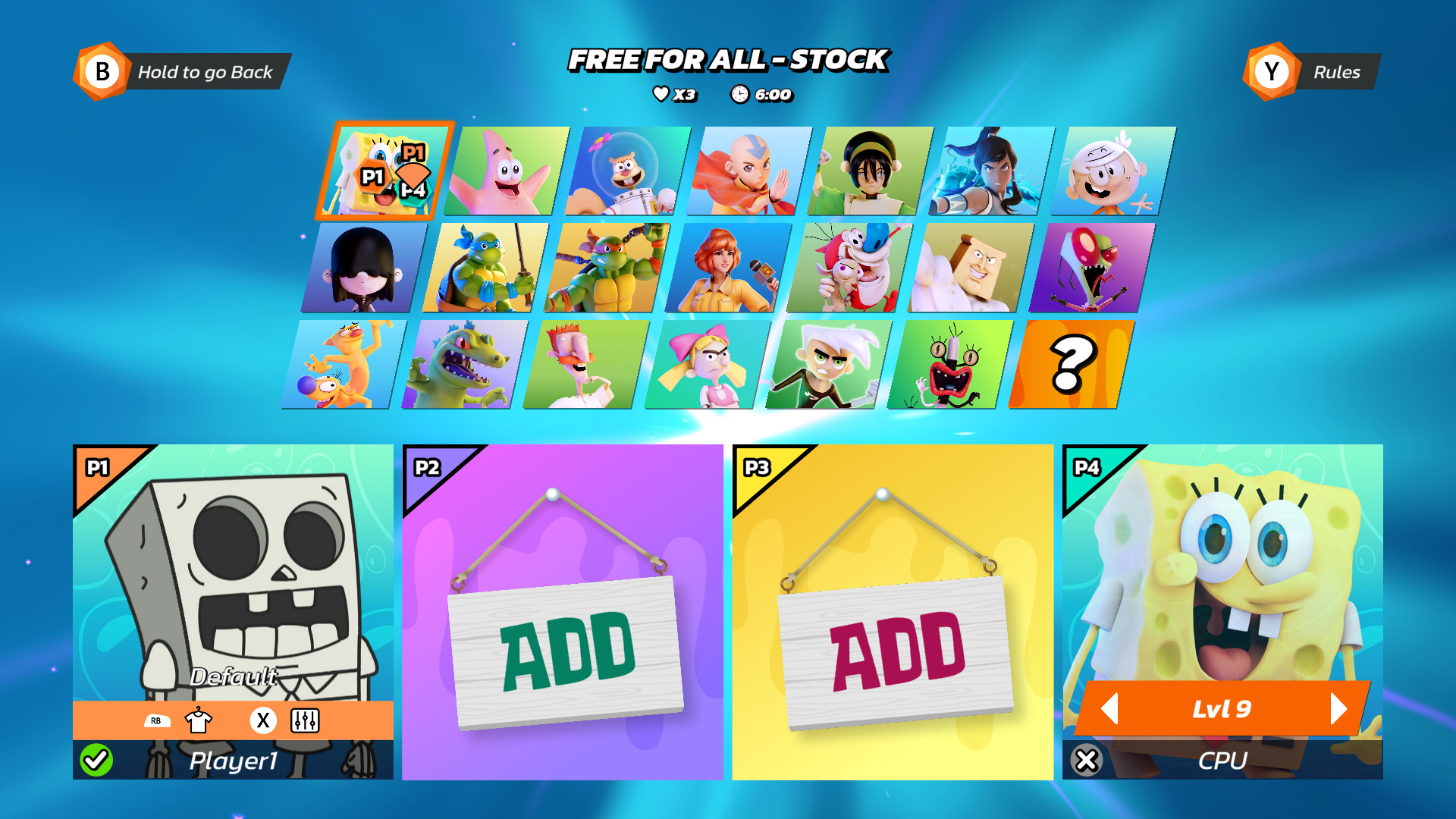
Task: Open costume selection via the shirt icon
Action: click(x=197, y=721)
